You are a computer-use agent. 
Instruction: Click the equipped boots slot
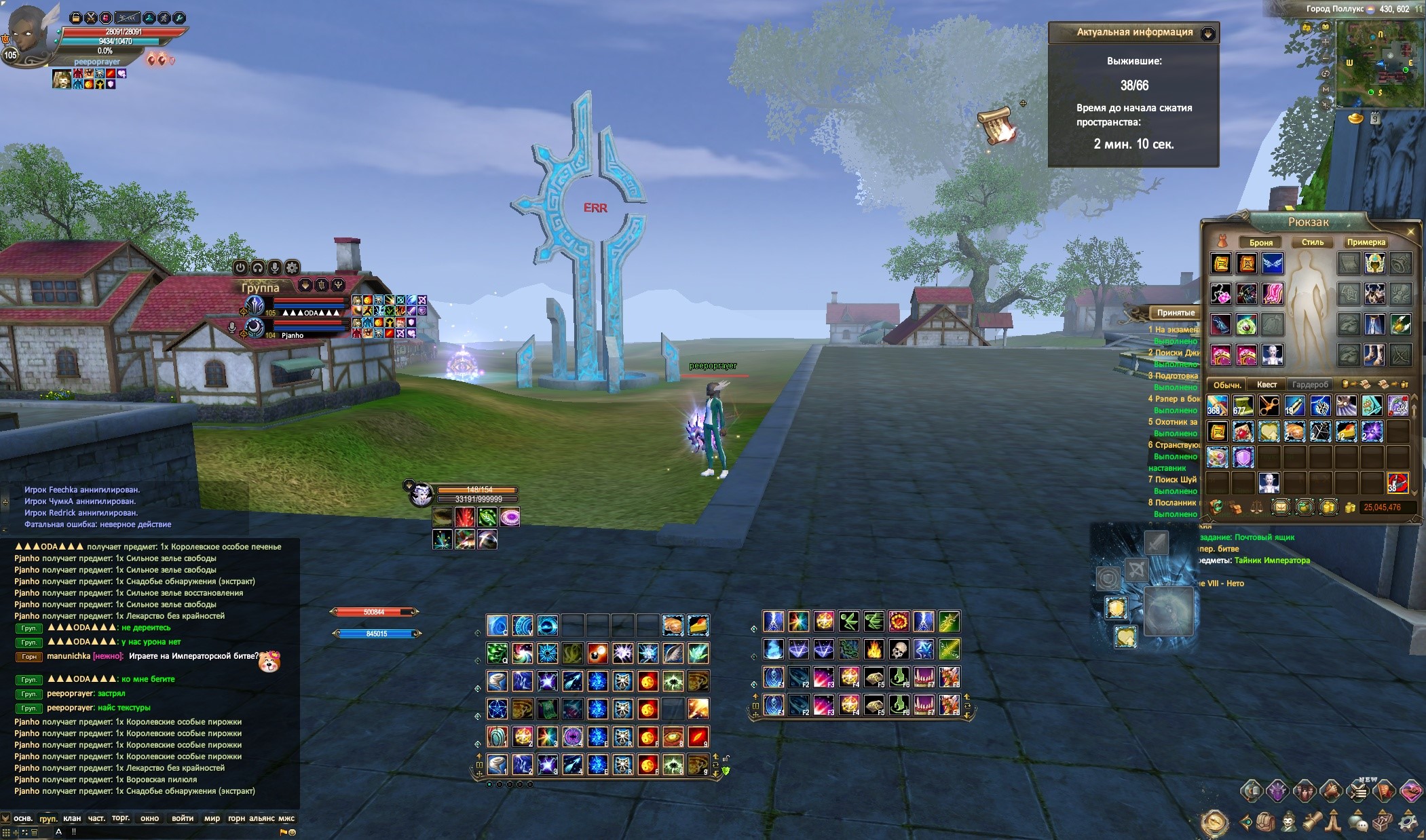point(1374,354)
